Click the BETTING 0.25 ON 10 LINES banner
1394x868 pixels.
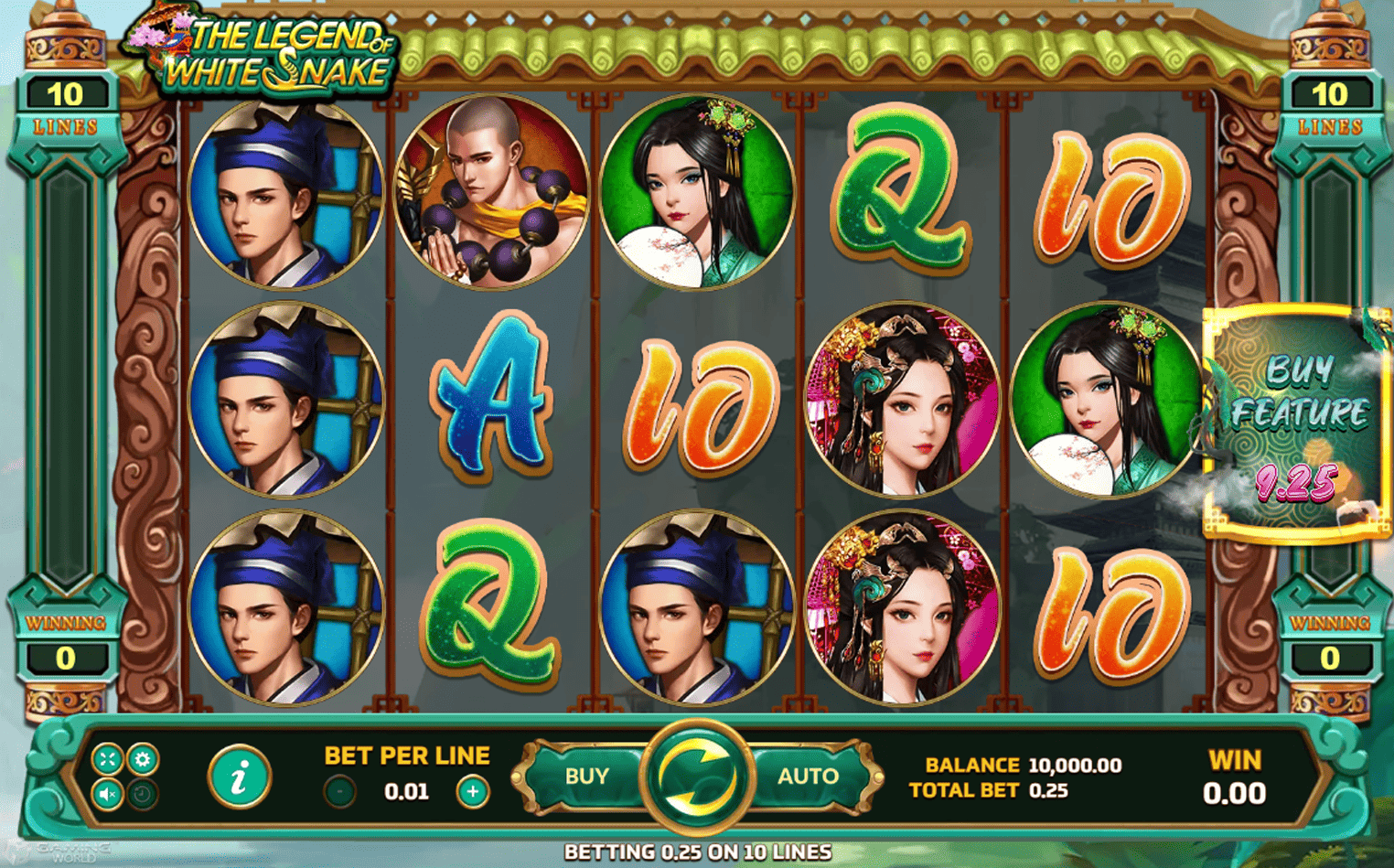click(697, 852)
